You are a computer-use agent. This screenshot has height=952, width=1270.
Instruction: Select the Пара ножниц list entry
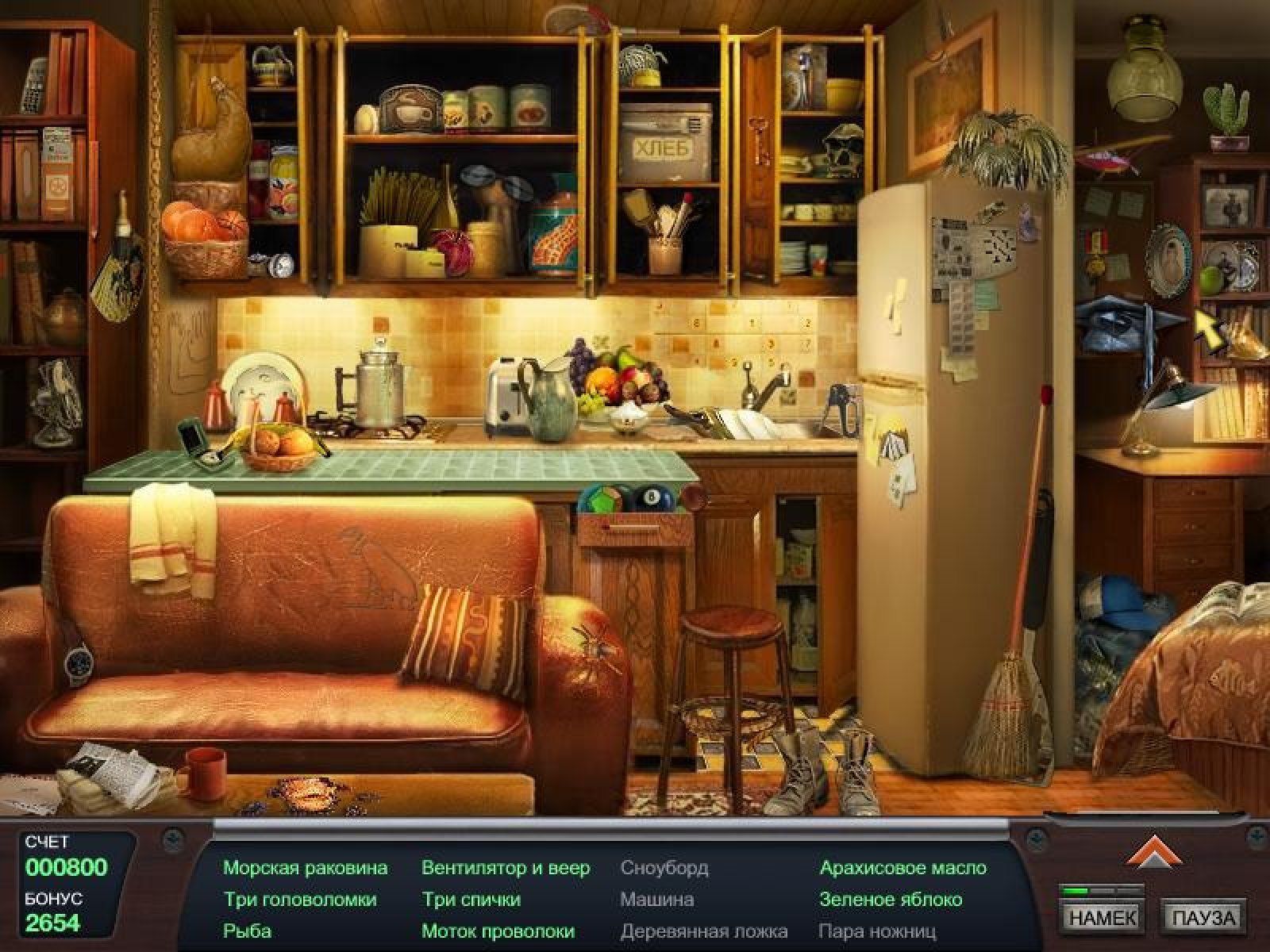877,931
